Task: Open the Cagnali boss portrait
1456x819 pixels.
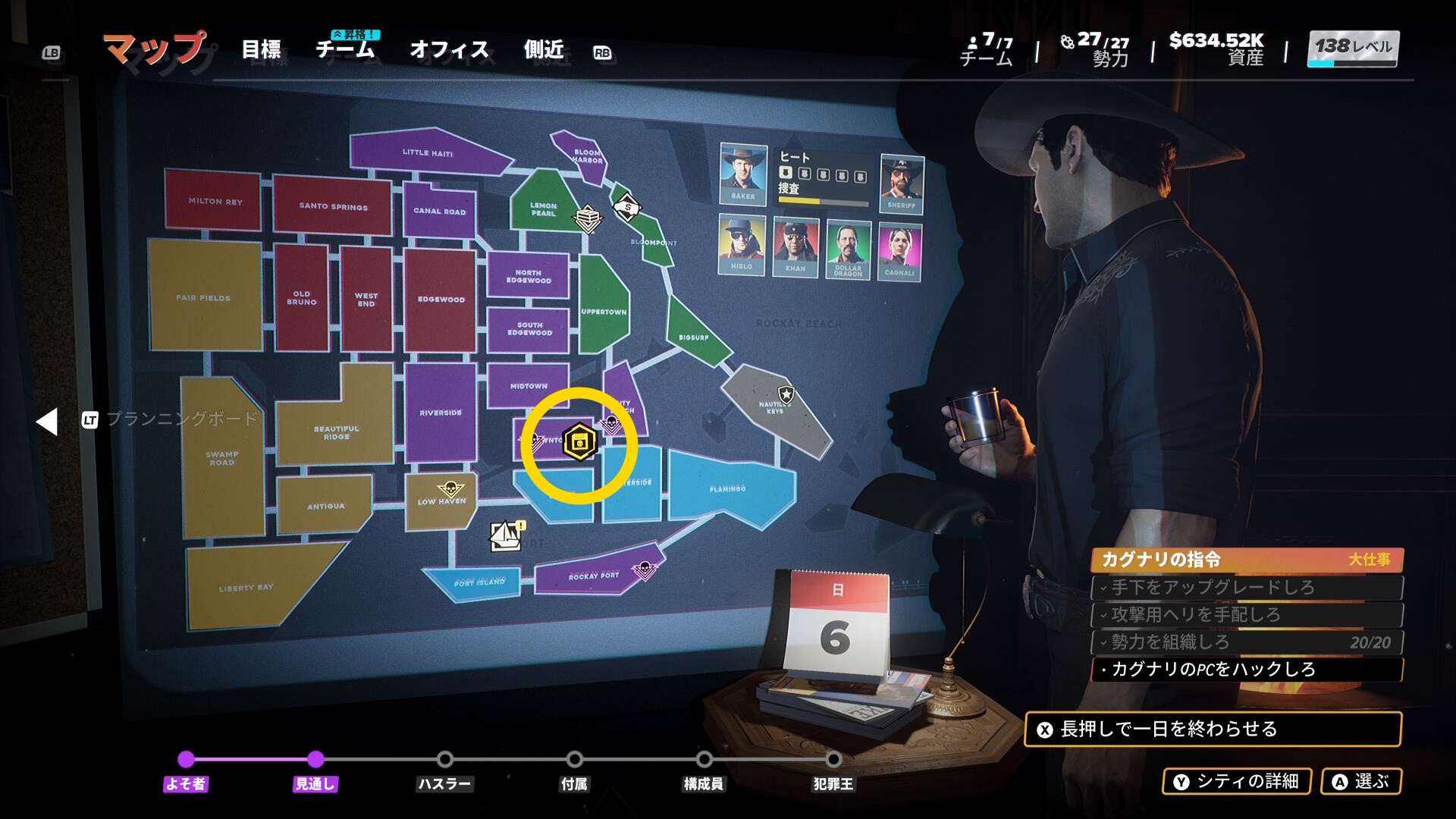Action: (899, 251)
